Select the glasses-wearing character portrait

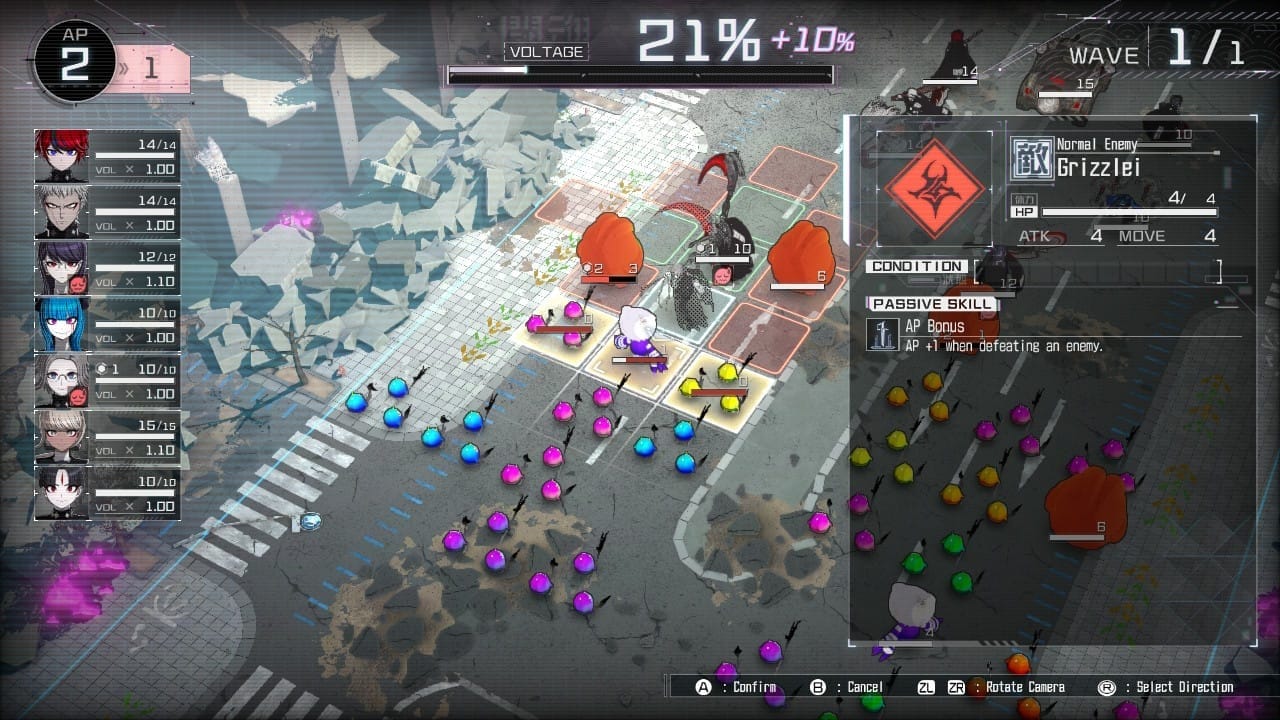(63, 380)
